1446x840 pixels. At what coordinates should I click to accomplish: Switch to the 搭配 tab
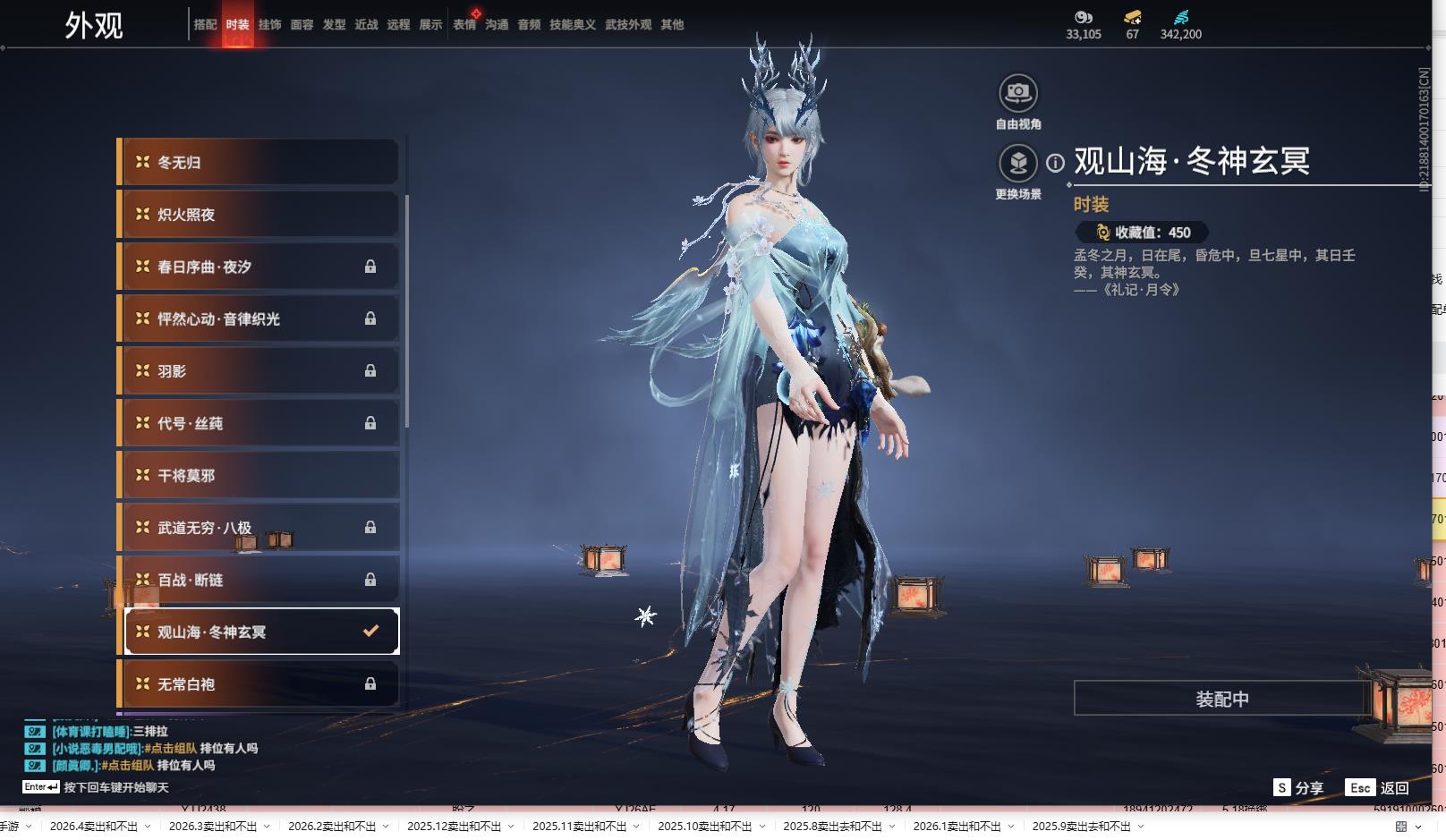click(205, 25)
